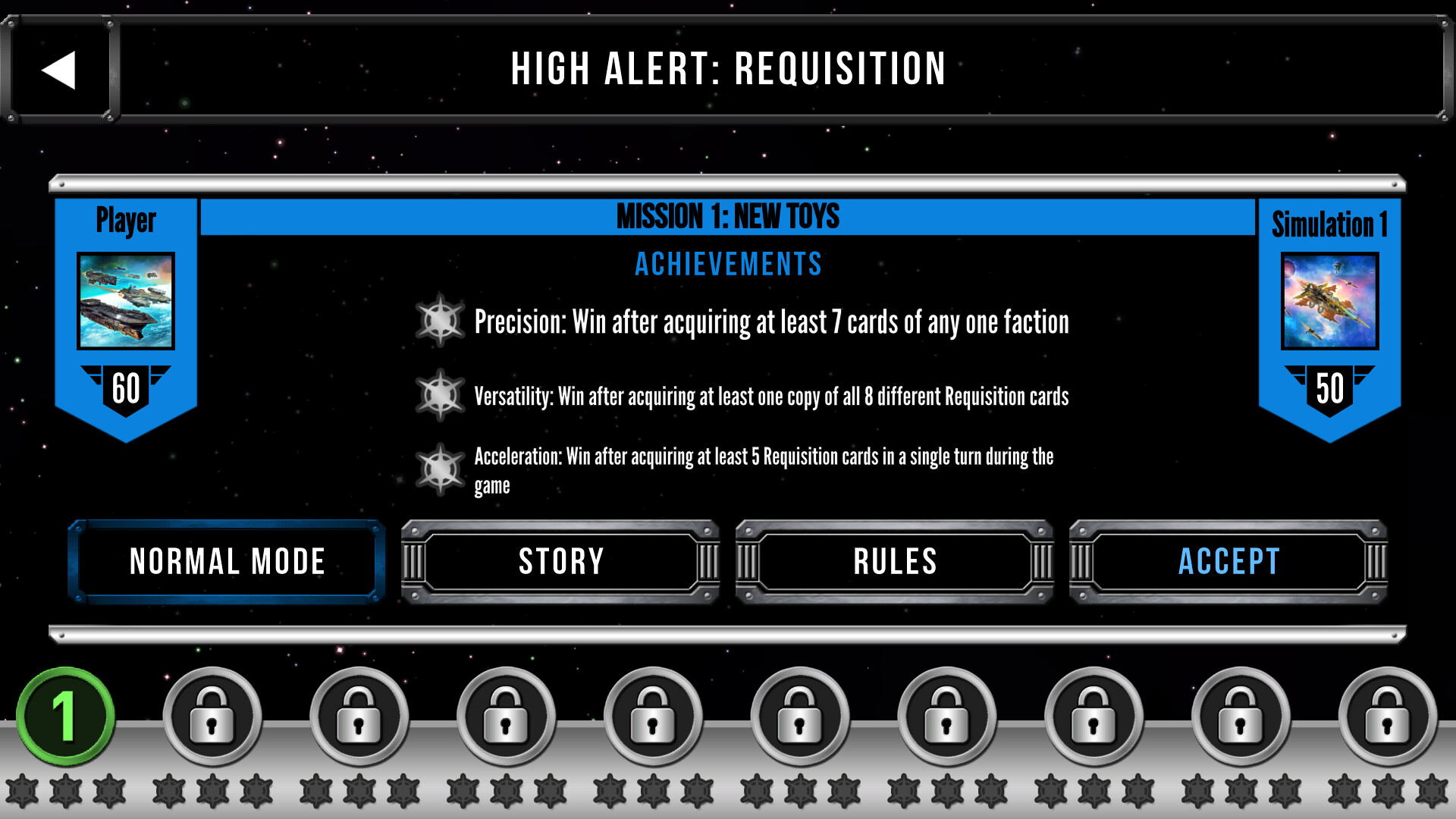Open Mission 1 using the green numbered node
Screen dimensions: 1456x819
pyautogui.click(x=64, y=715)
